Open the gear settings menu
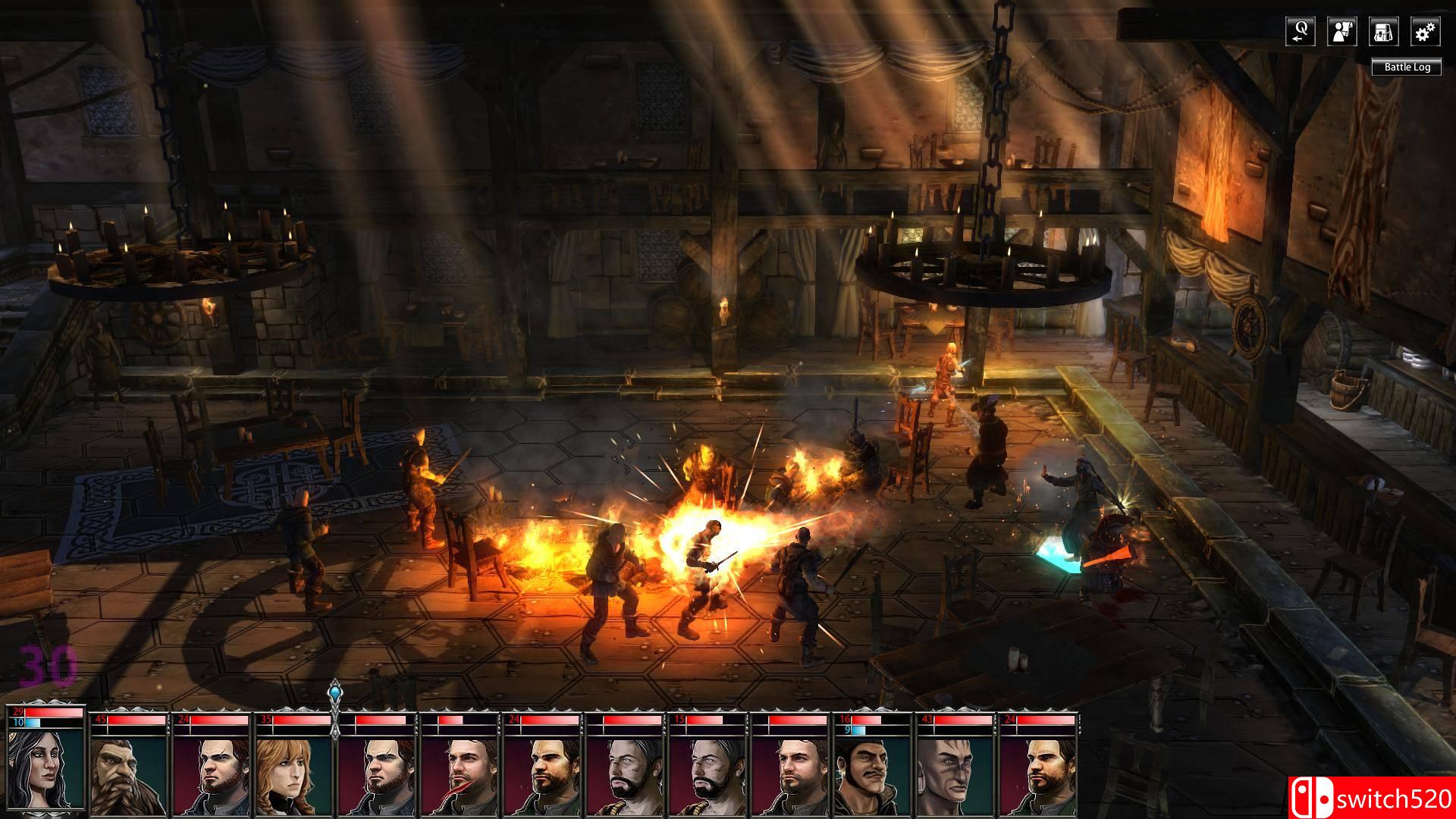 pyautogui.click(x=1426, y=32)
